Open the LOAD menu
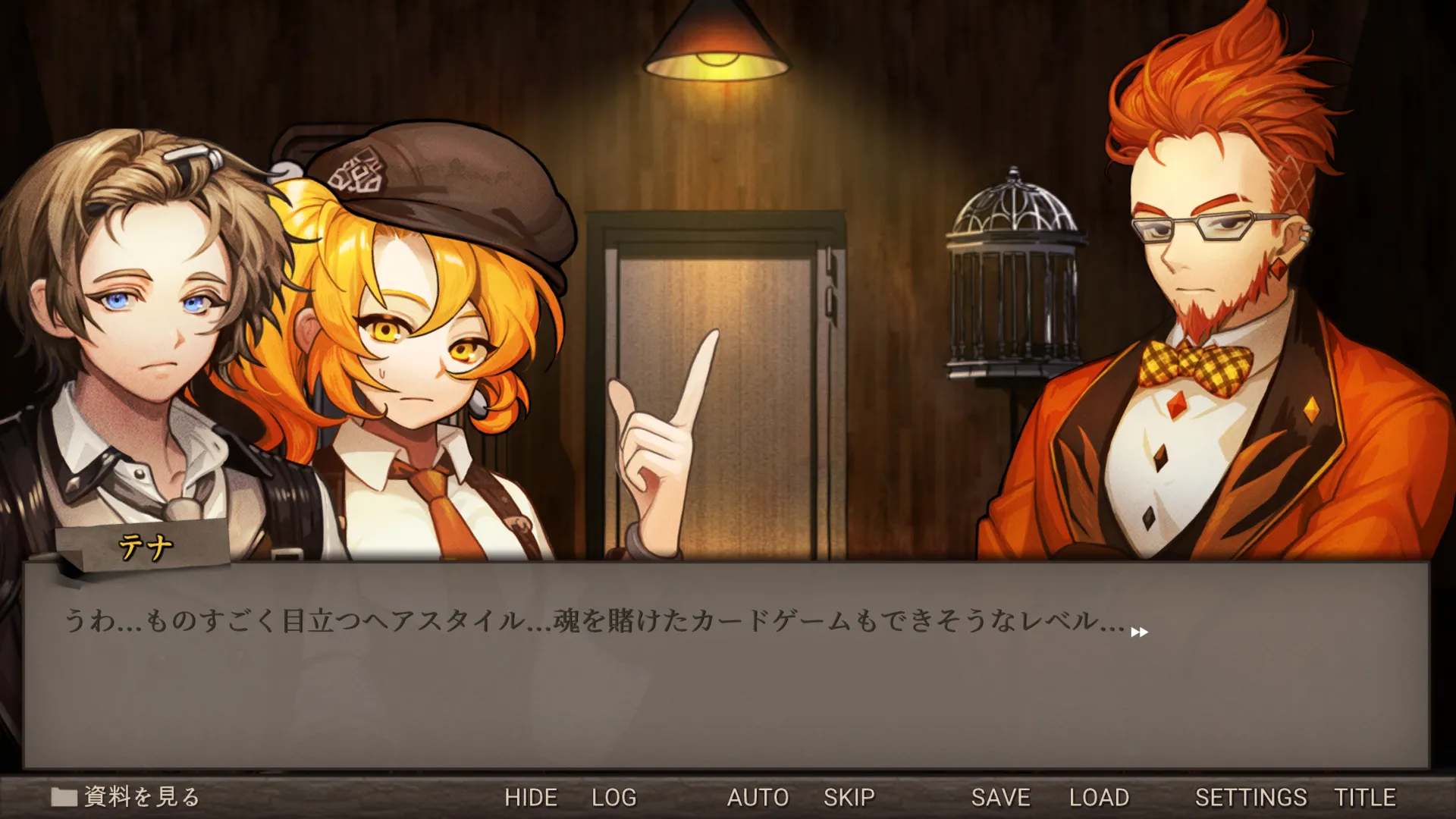The image size is (1456, 819). tap(1099, 798)
